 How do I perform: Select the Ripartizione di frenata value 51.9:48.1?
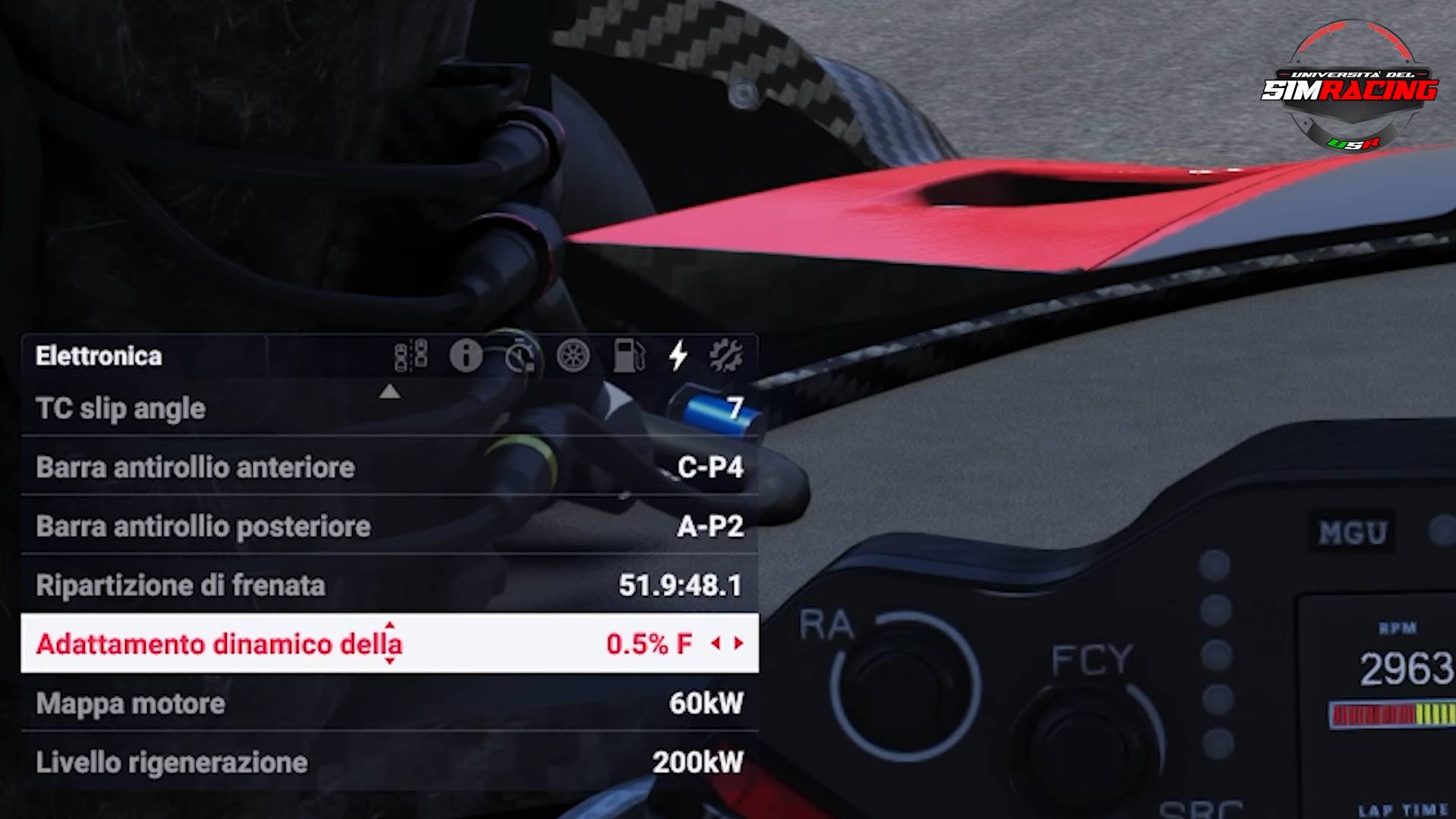(x=681, y=586)
